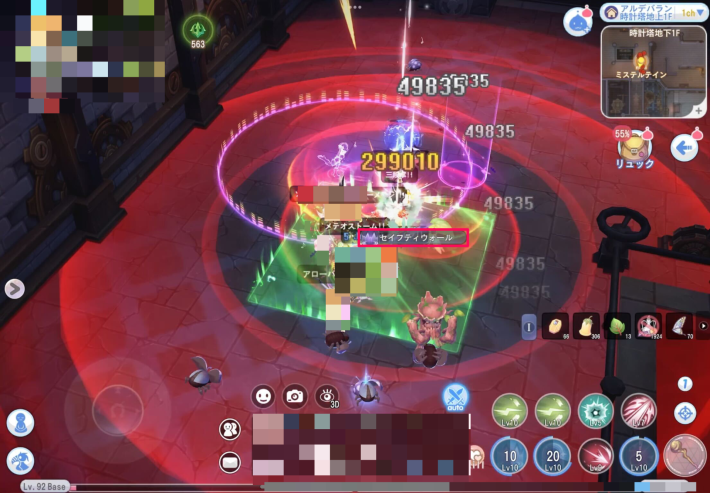The image size is (710, 493).
Task: Open the green 563 buff icon
Action: 198,31
